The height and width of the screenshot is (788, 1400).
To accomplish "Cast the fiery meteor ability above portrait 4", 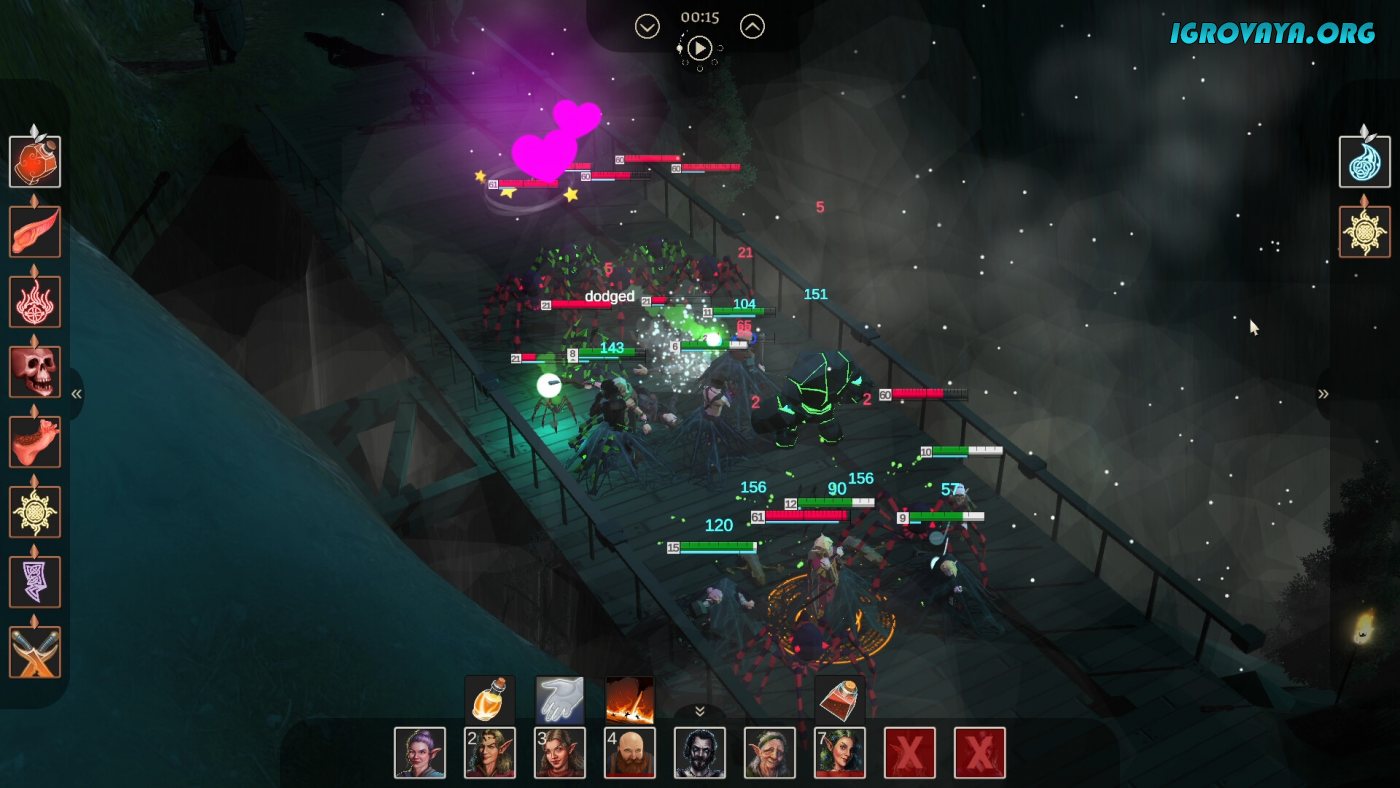I will [630, 700].
